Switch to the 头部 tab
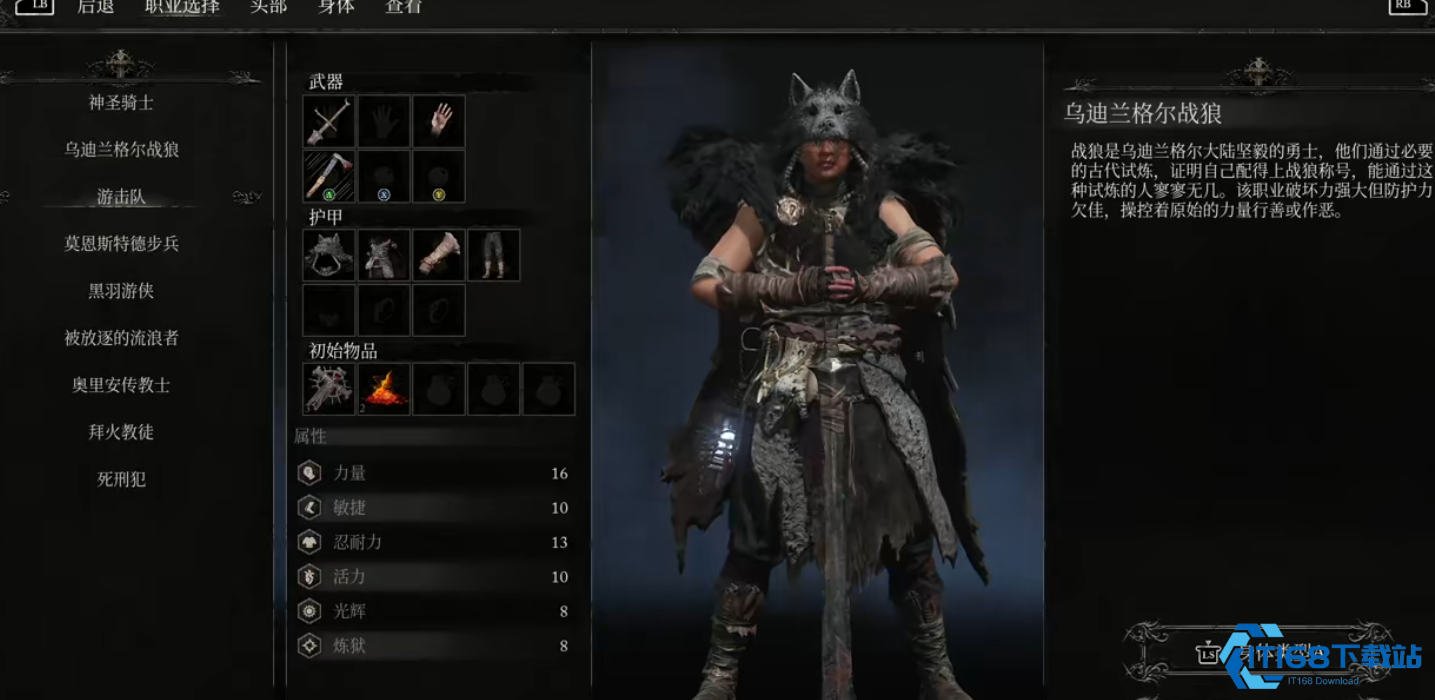 click(x=268, y=7)
